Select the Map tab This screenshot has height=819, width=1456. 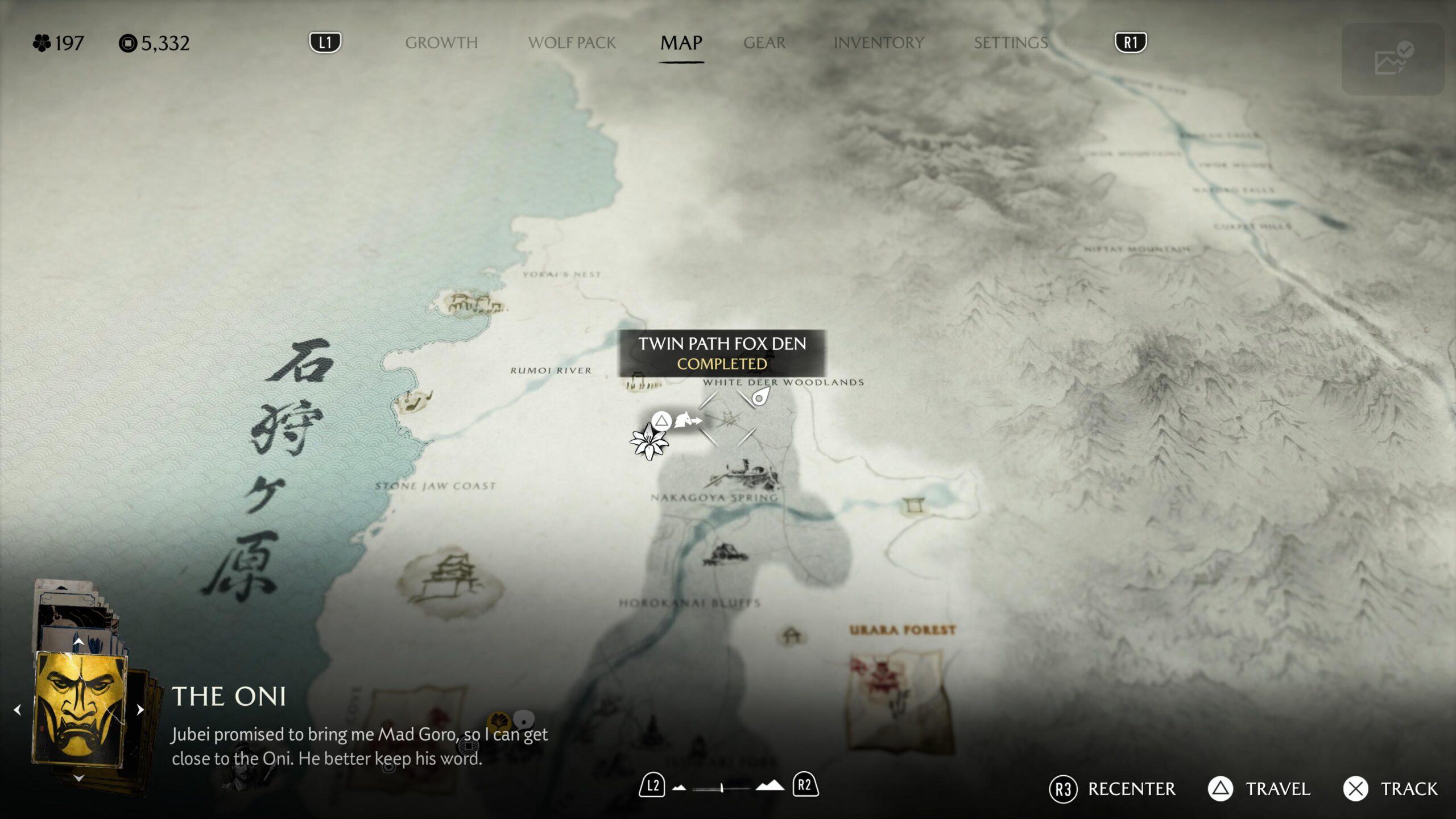point(681,43)
